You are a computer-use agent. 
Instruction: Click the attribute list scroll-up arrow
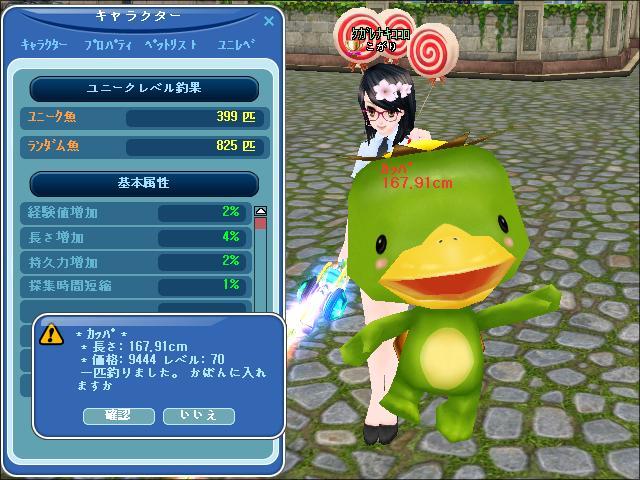point(261,211)
